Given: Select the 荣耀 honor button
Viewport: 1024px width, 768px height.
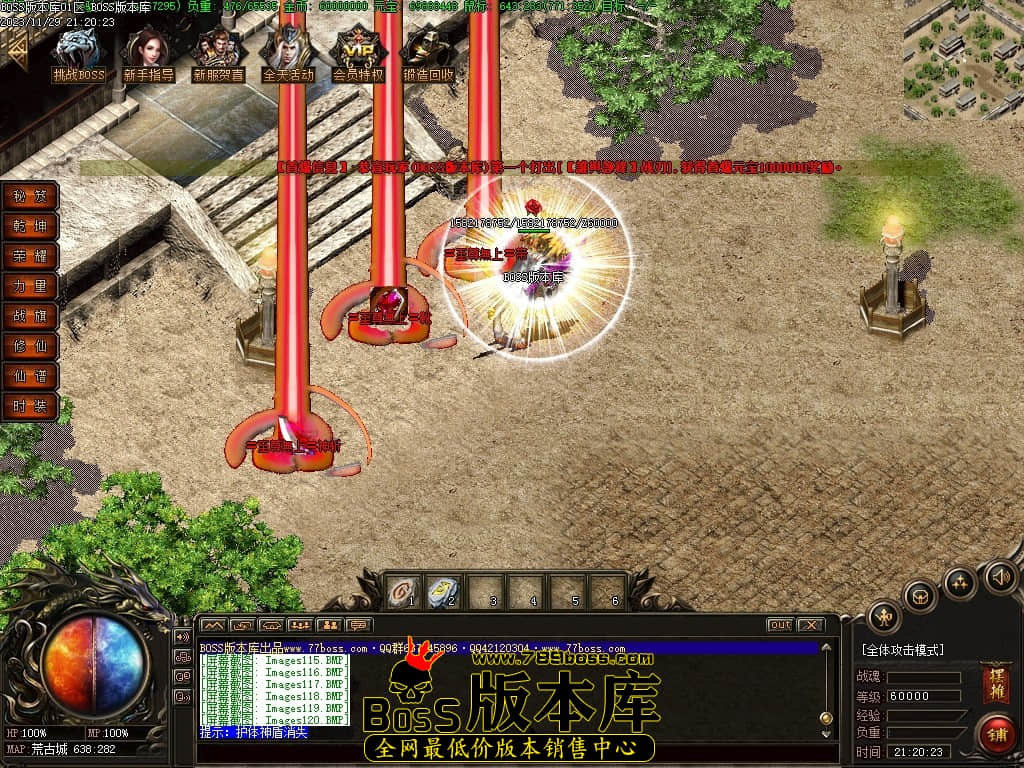Looking at the screenshot, I should 30,256.
